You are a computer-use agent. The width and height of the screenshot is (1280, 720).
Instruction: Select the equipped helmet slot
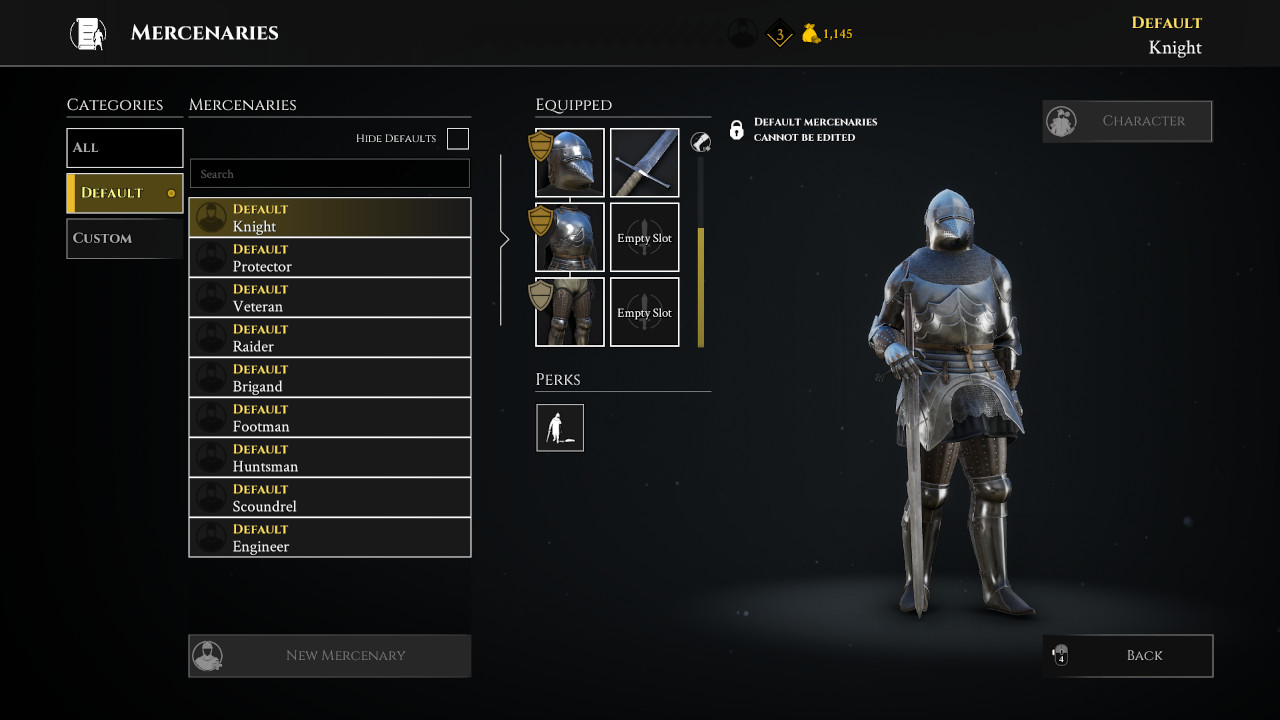point(570,163)
